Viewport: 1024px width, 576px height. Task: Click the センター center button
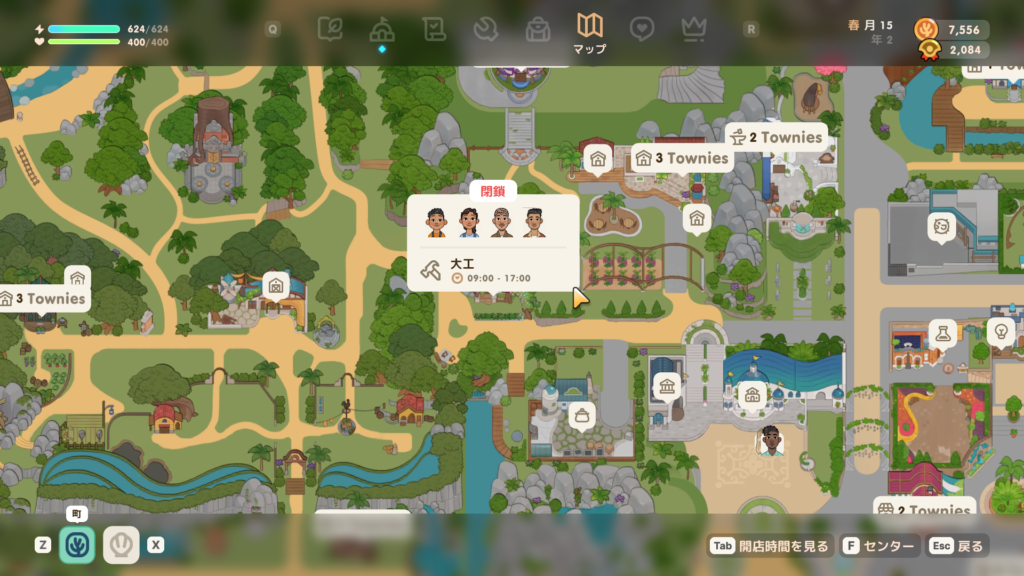pyautogui.click(x=879, y=546)
